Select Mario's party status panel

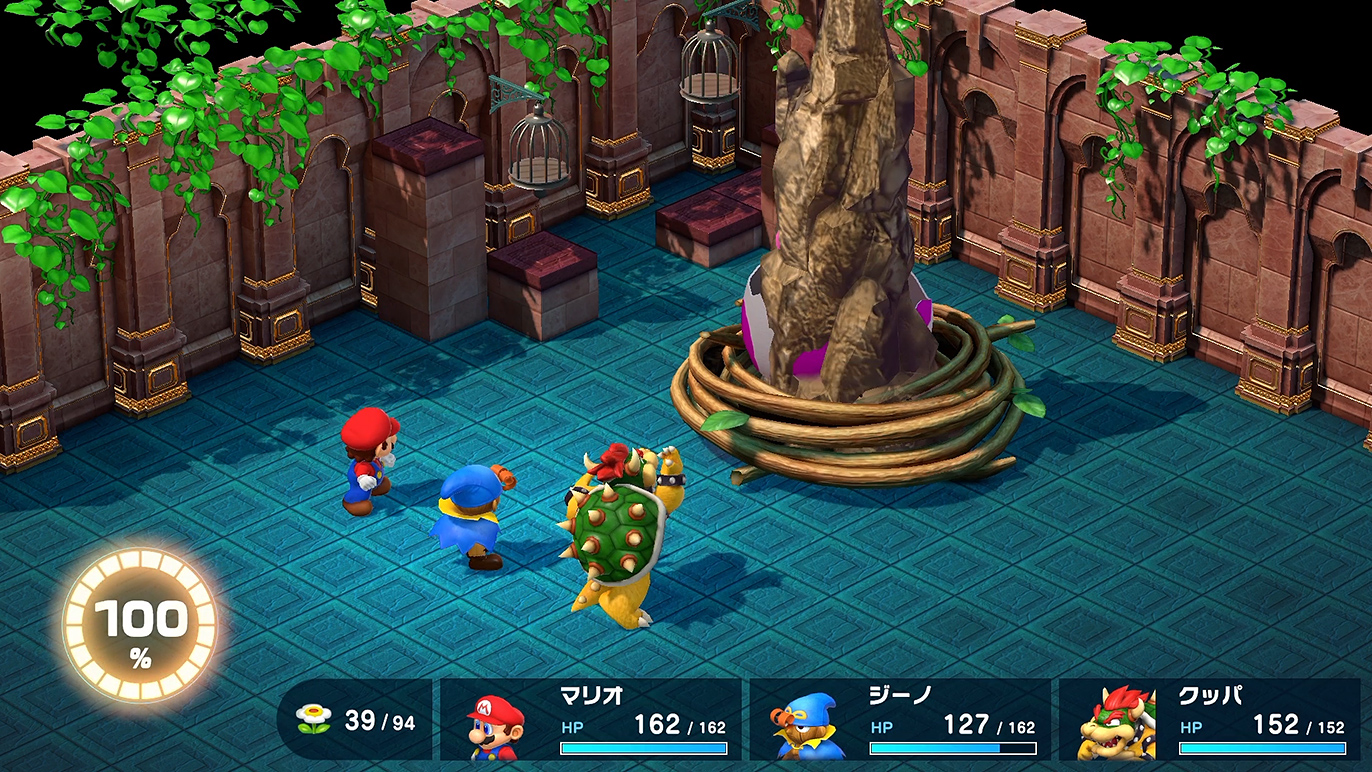591,720
